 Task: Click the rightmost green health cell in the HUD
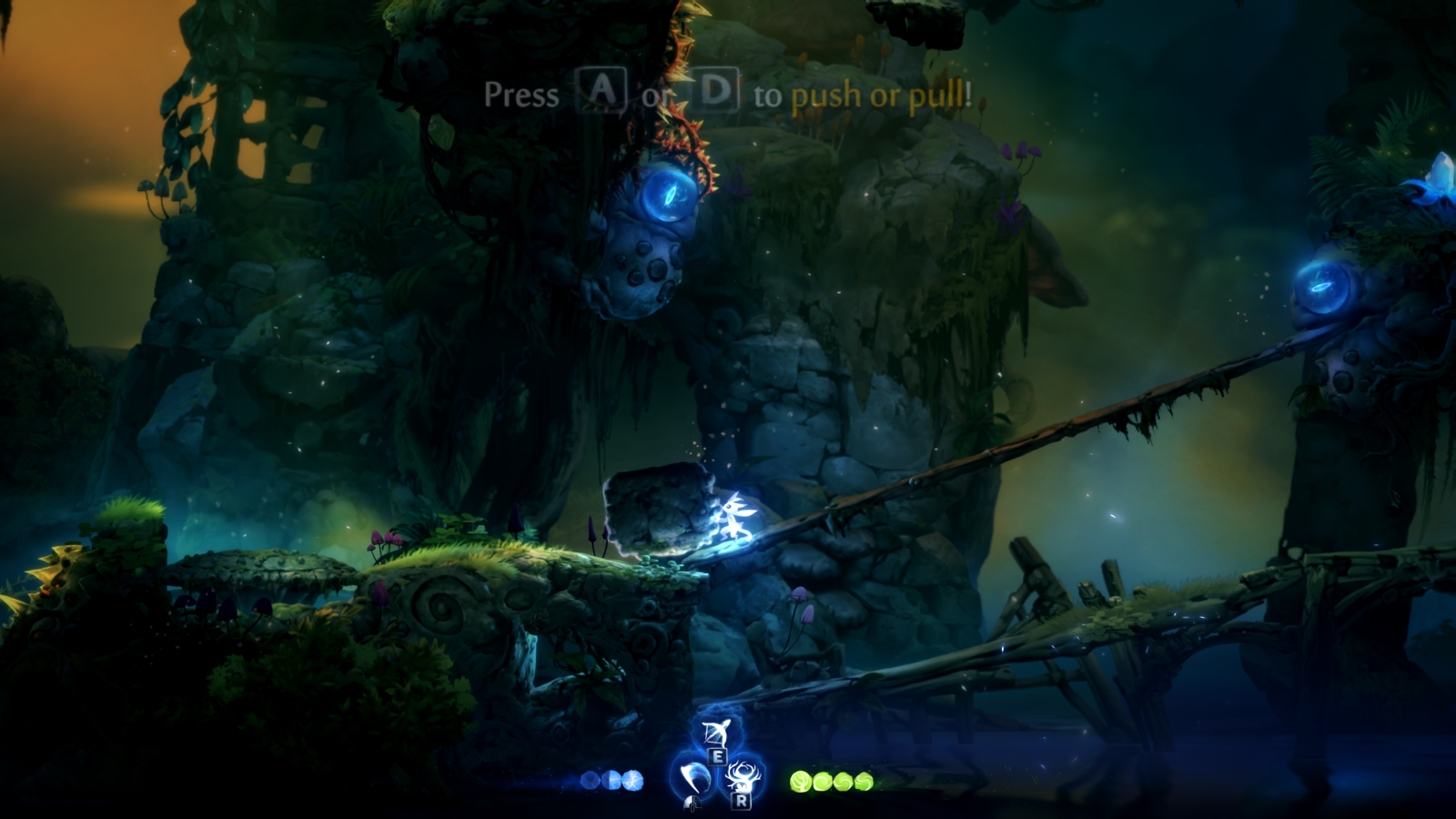point(863,781)
